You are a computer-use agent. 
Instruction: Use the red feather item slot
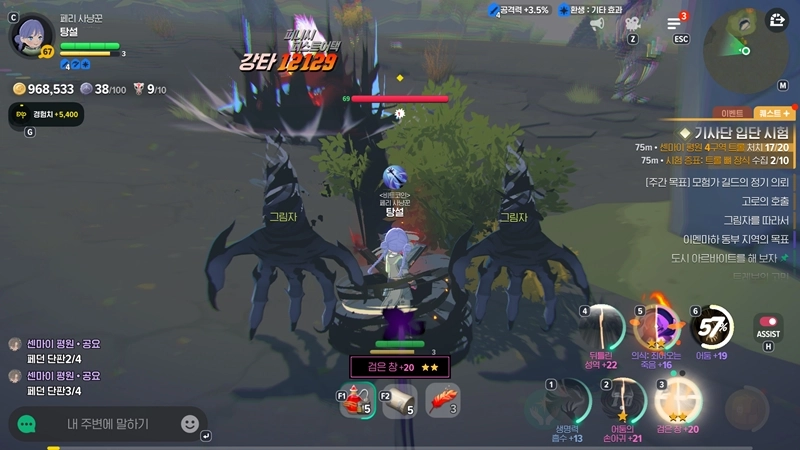pyautogui.click(x=442, y=401)
